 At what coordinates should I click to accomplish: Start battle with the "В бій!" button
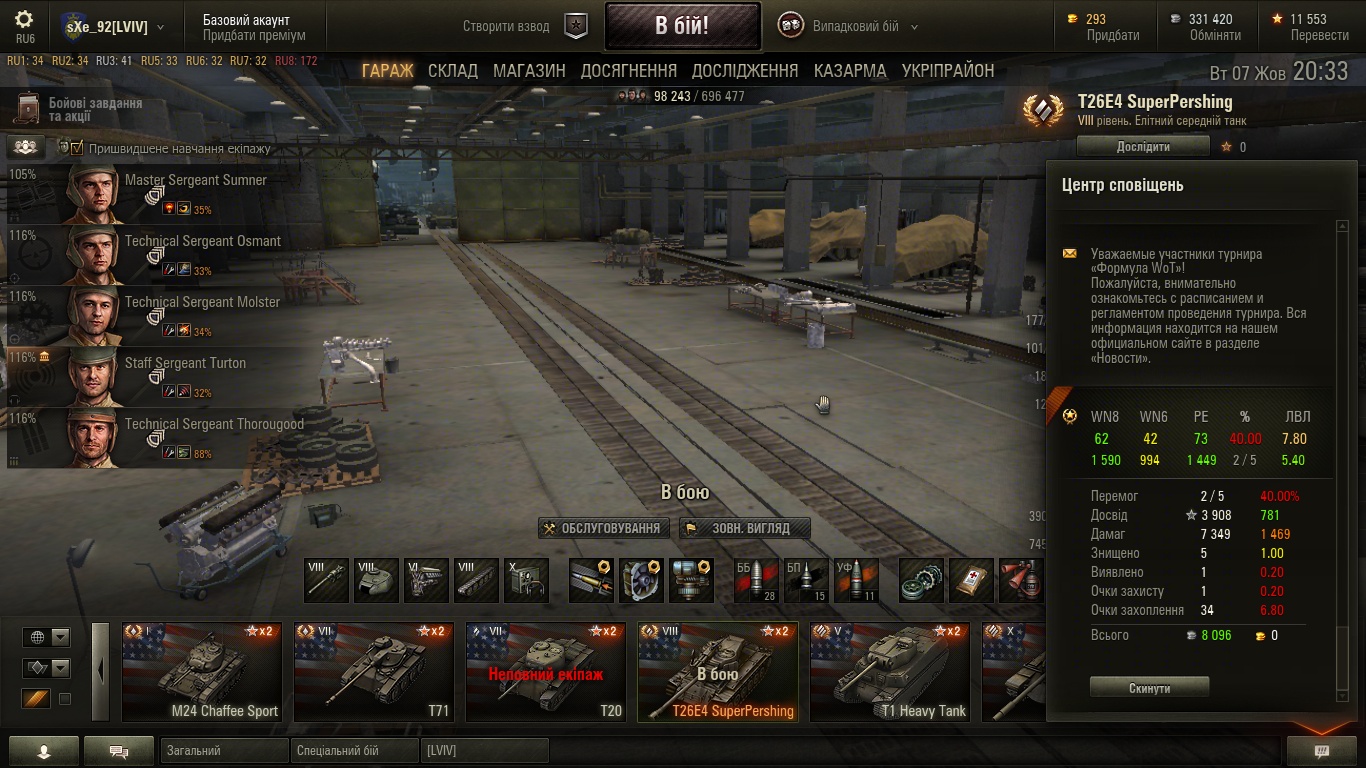coord(681,26)
